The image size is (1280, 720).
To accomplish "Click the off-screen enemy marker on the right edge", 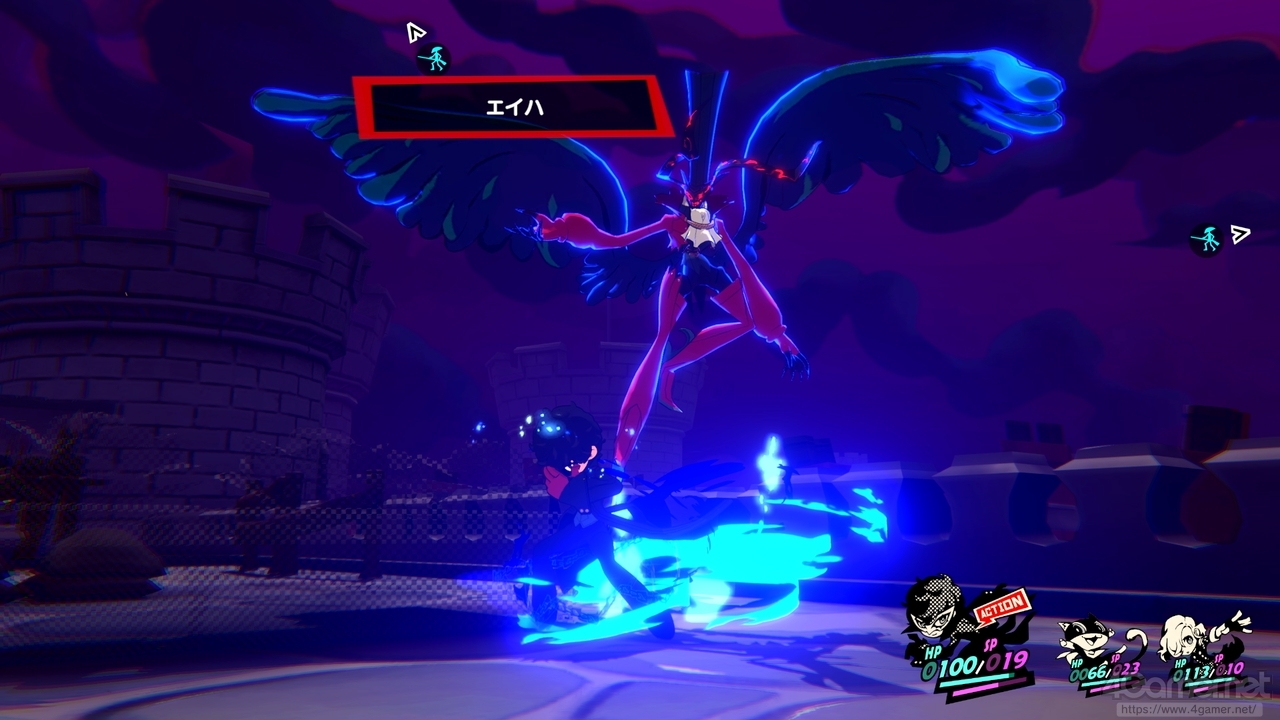I will tap(1207, 239).
